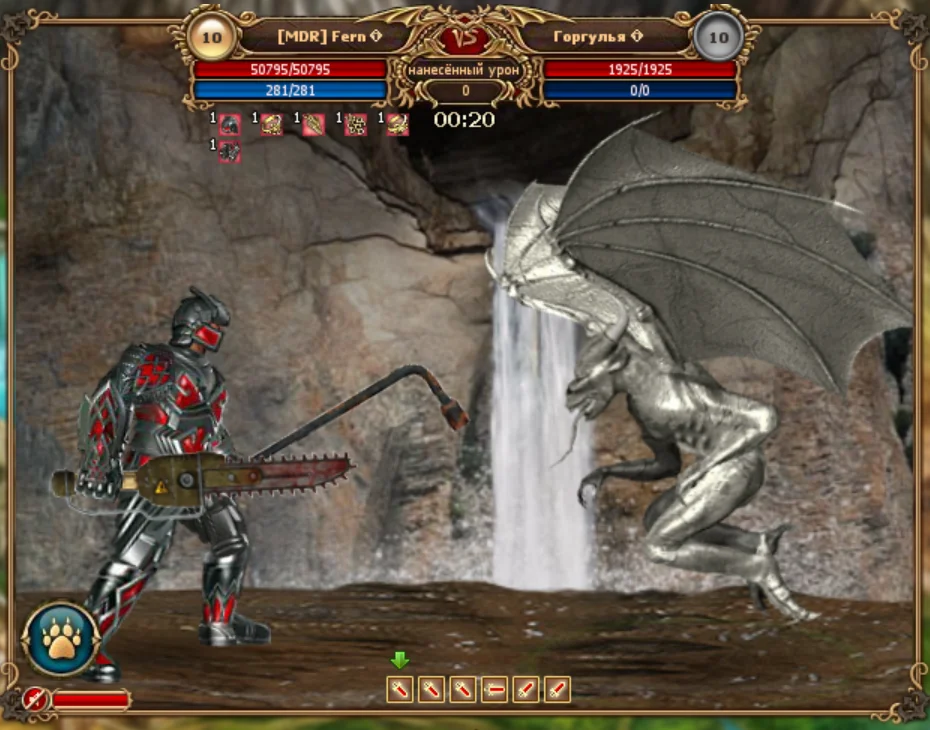Screen dimensions: 930x730
Task: Inspect the golden spike buff icon
Action: point(314,124)
